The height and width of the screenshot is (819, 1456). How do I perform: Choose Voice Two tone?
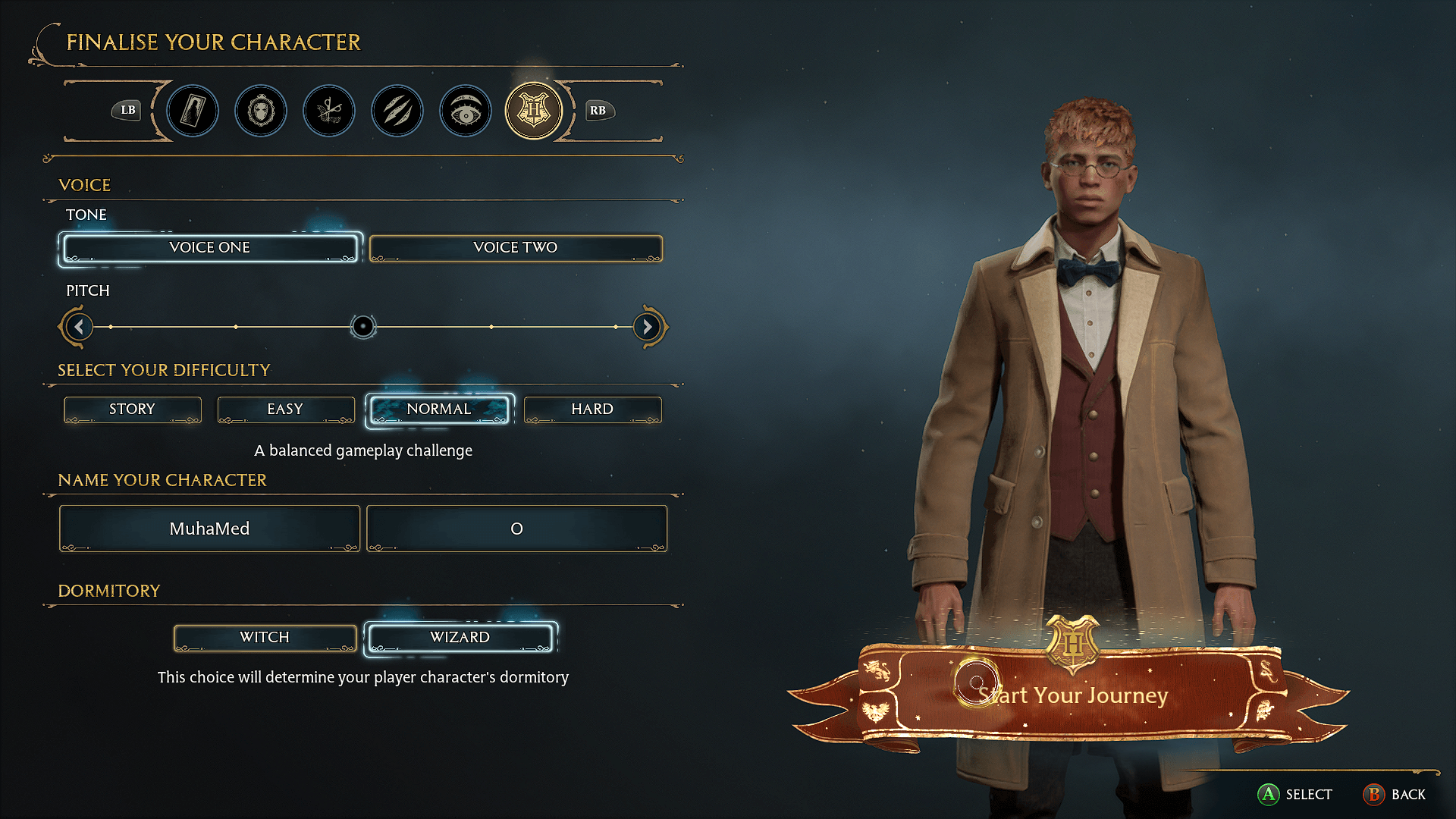516,248
